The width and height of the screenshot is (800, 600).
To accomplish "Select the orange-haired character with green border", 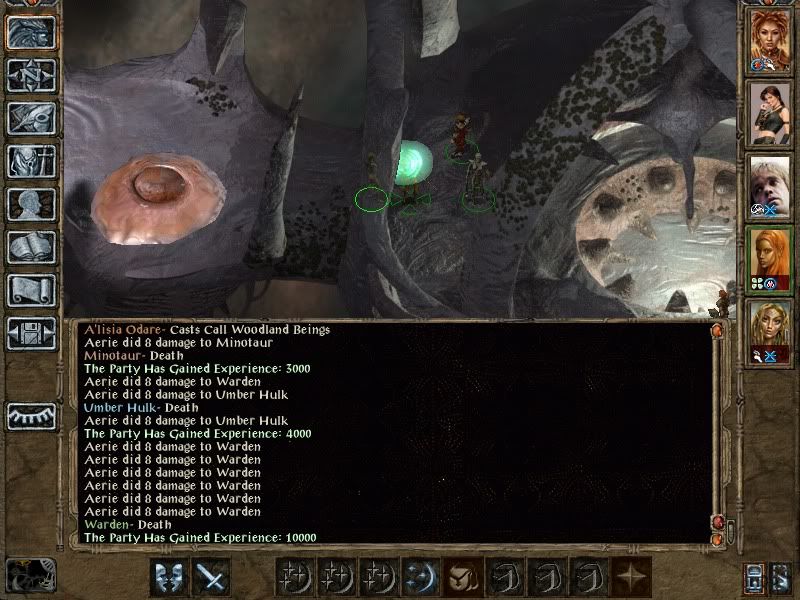I will [770, 259].
